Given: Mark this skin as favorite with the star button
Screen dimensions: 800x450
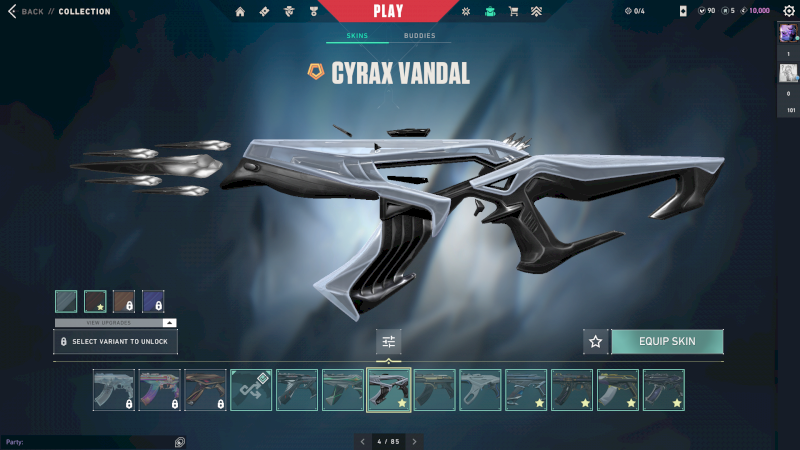Looking at the screenshot, I should tap(596, 342).
